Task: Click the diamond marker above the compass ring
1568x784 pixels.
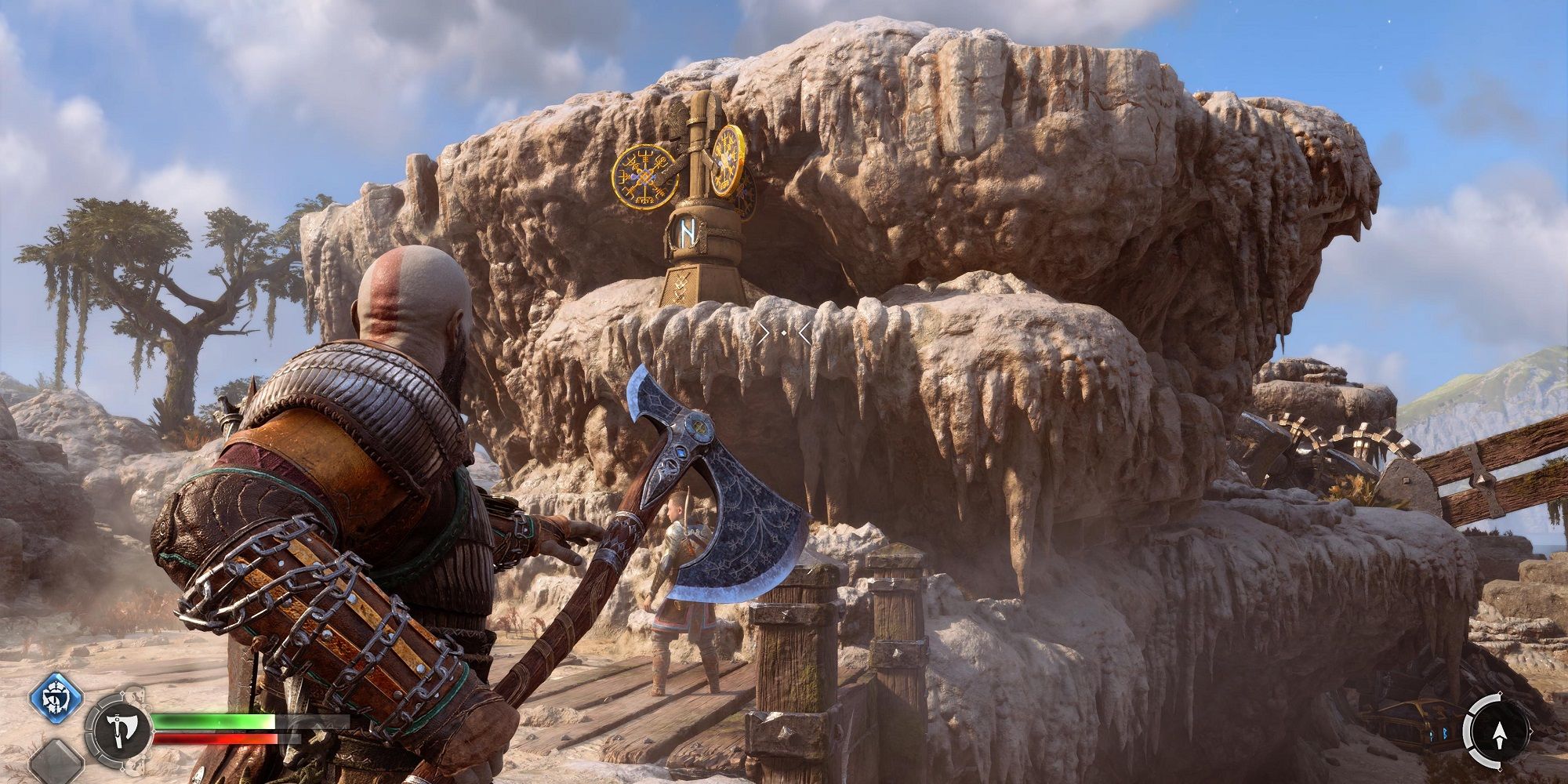Action: pyautogui.click(x=1500, y=693)
